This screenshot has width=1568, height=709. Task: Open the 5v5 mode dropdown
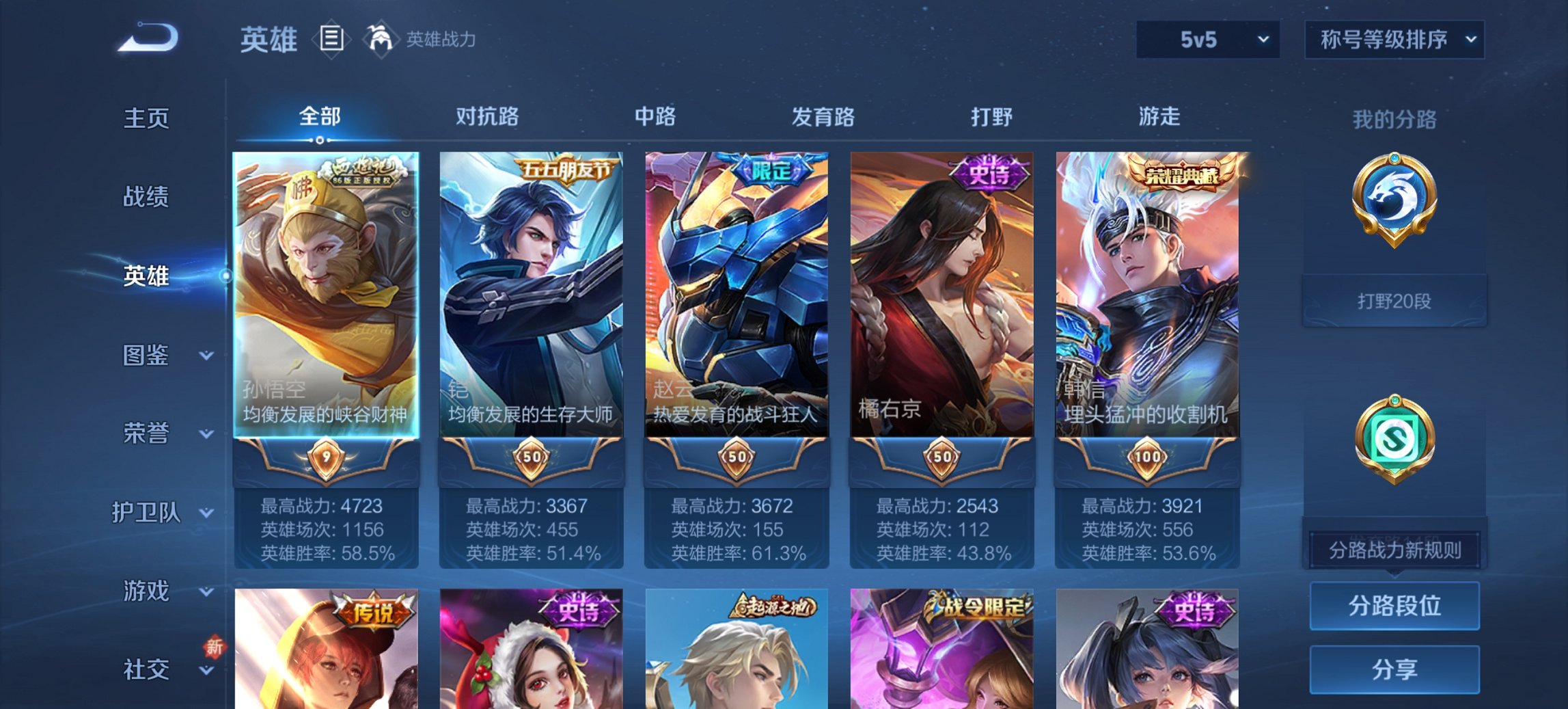pyautogui.click(x=1207, y=40)
